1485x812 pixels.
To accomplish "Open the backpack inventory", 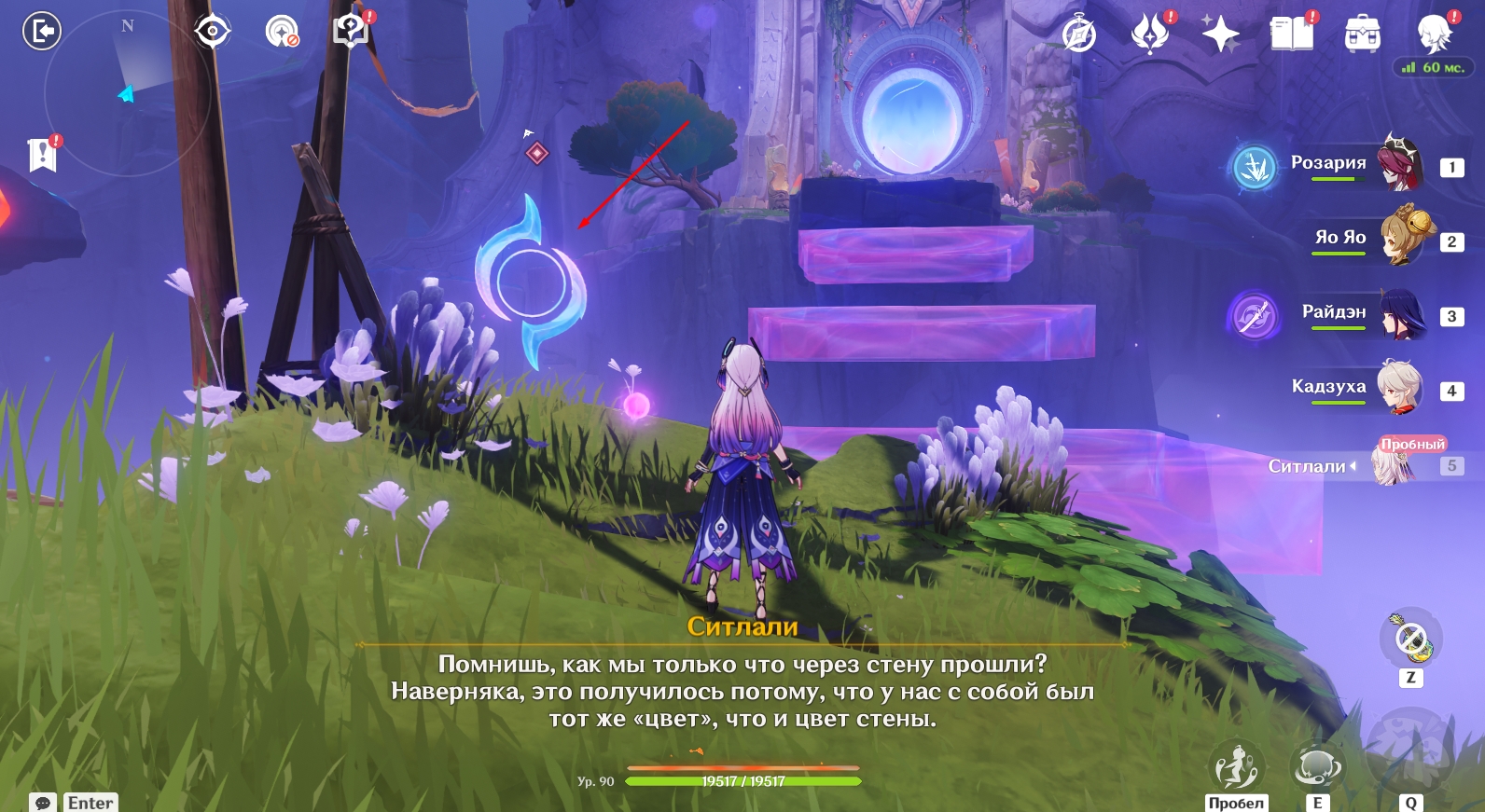I will point(1362,34).
